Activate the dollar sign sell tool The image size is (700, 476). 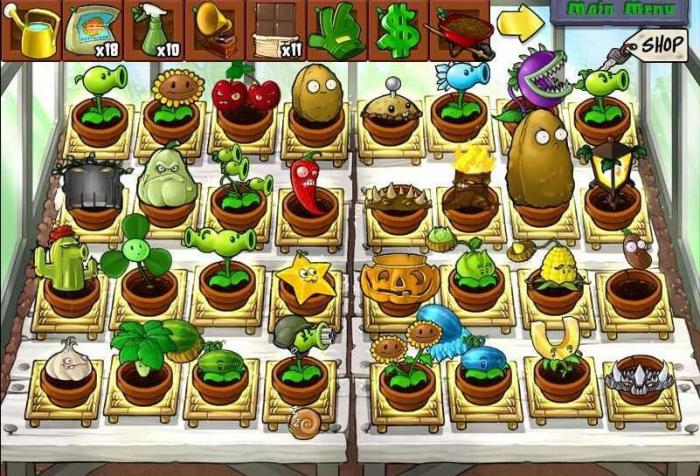point(398,30)
